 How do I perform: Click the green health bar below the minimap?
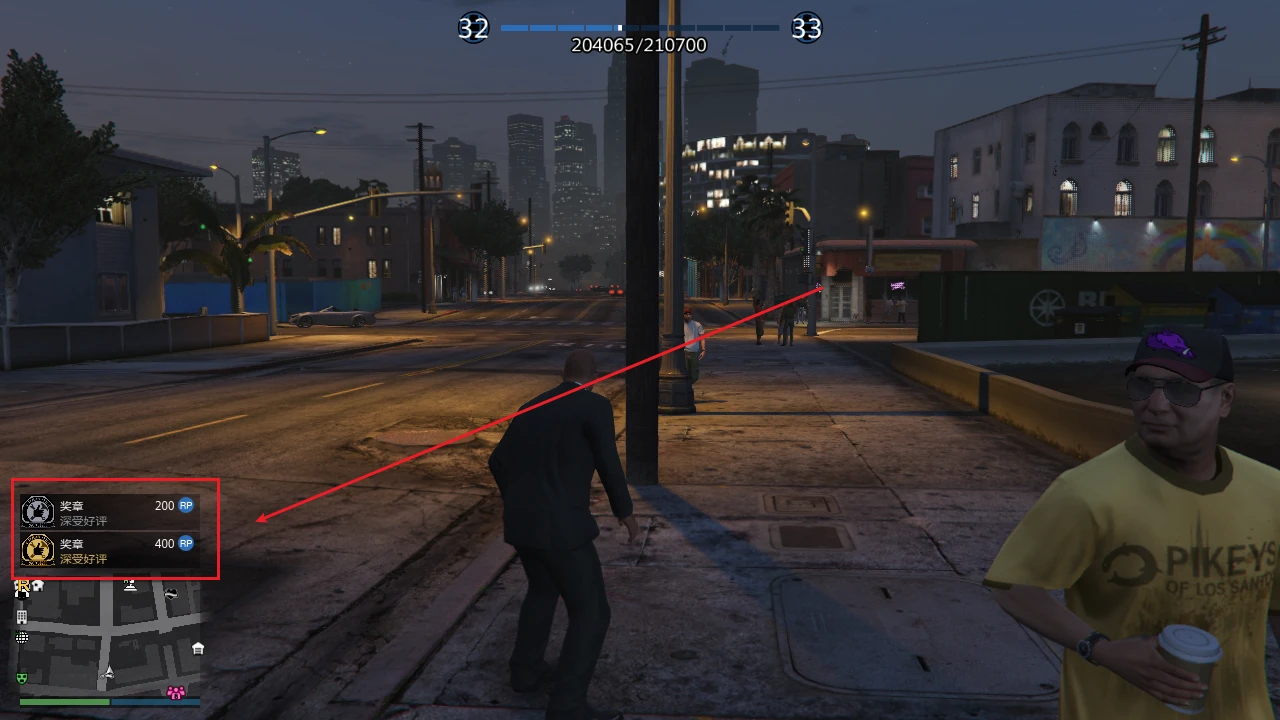(64, 702)
